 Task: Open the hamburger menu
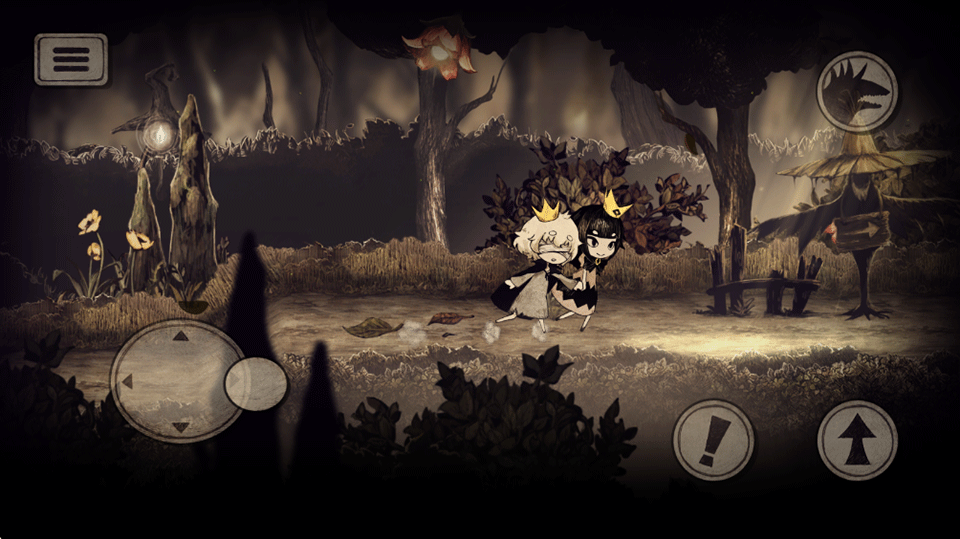(71, 59)
